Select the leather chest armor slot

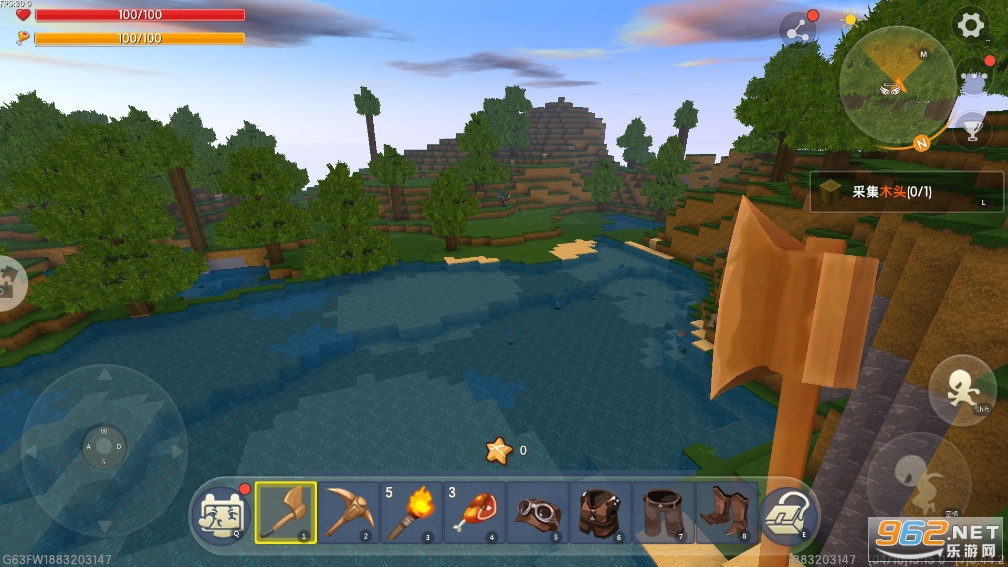pyautogui.click(x=600, y=512)
